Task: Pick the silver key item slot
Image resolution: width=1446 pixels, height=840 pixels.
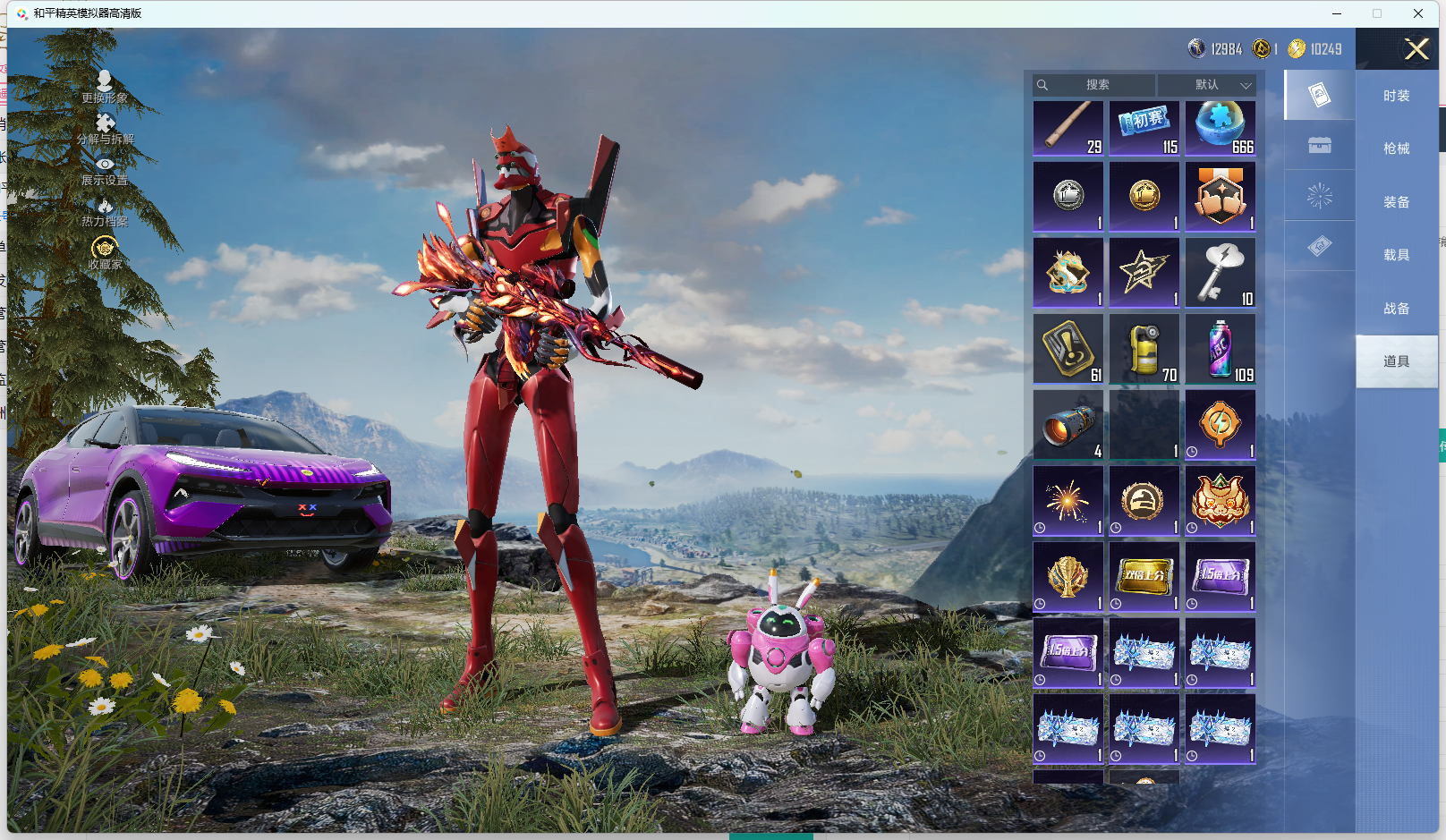Action: click(1221, 272)
